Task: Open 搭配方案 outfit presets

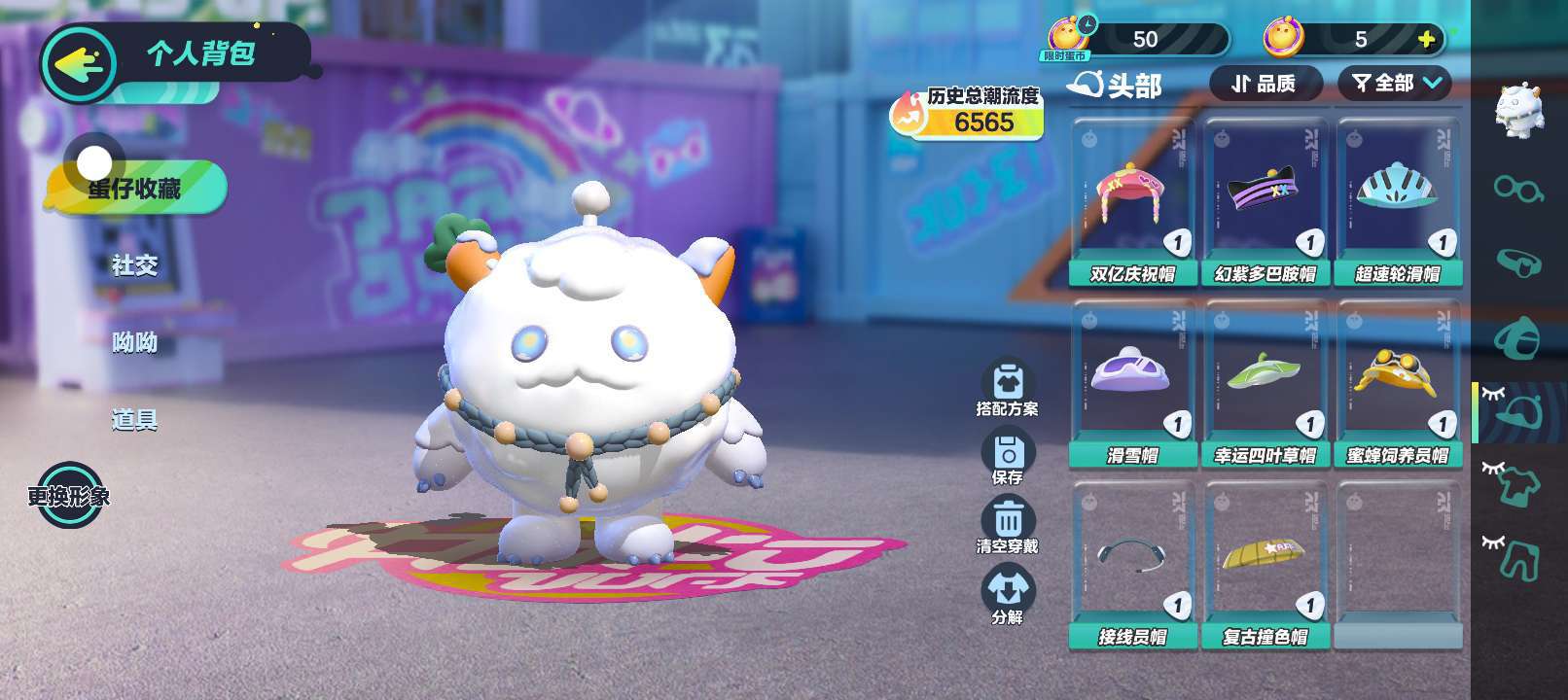Action: tap(1008, 389)
